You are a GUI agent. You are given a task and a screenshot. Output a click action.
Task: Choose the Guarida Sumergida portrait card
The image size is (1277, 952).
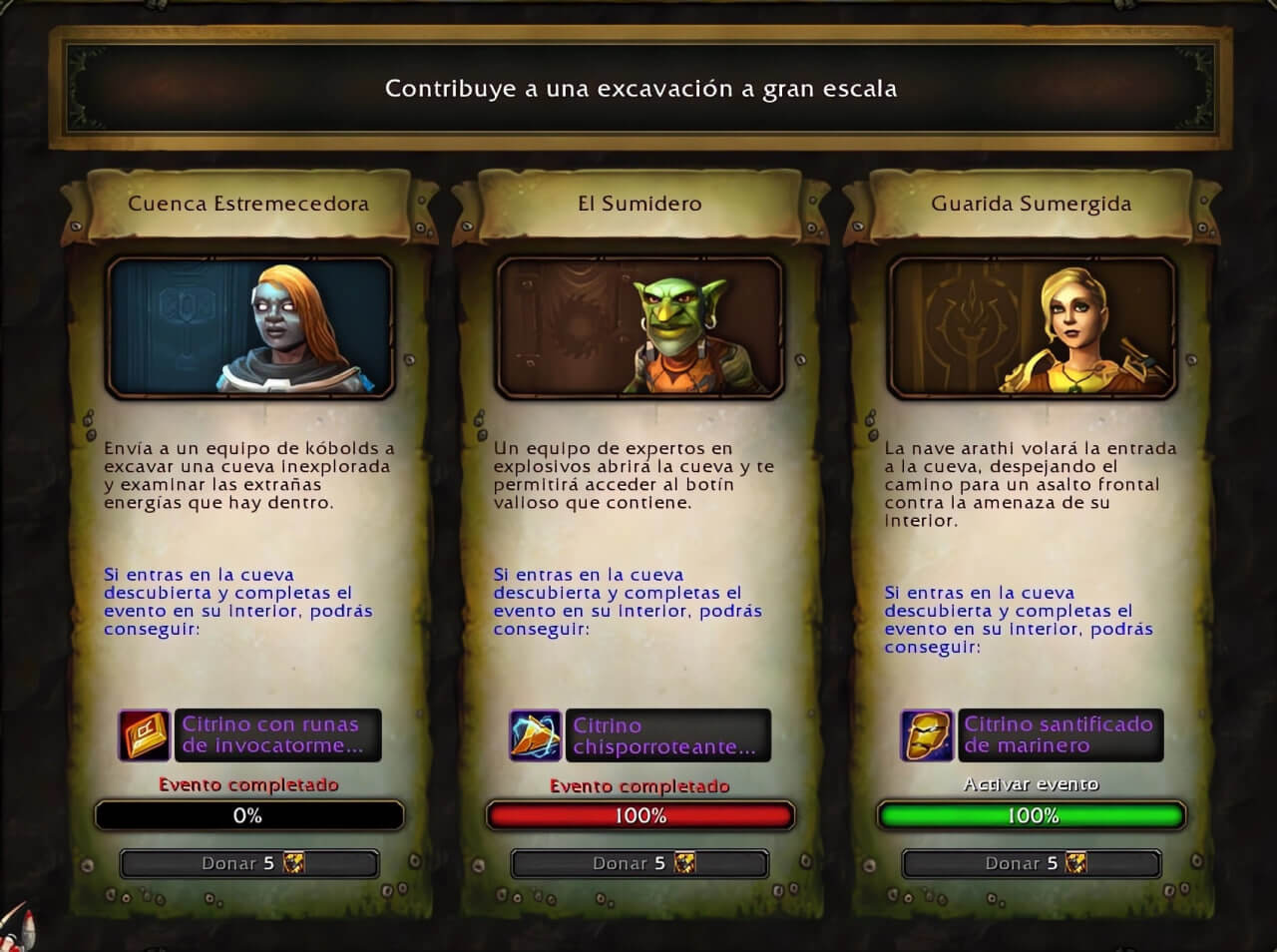1032,326
